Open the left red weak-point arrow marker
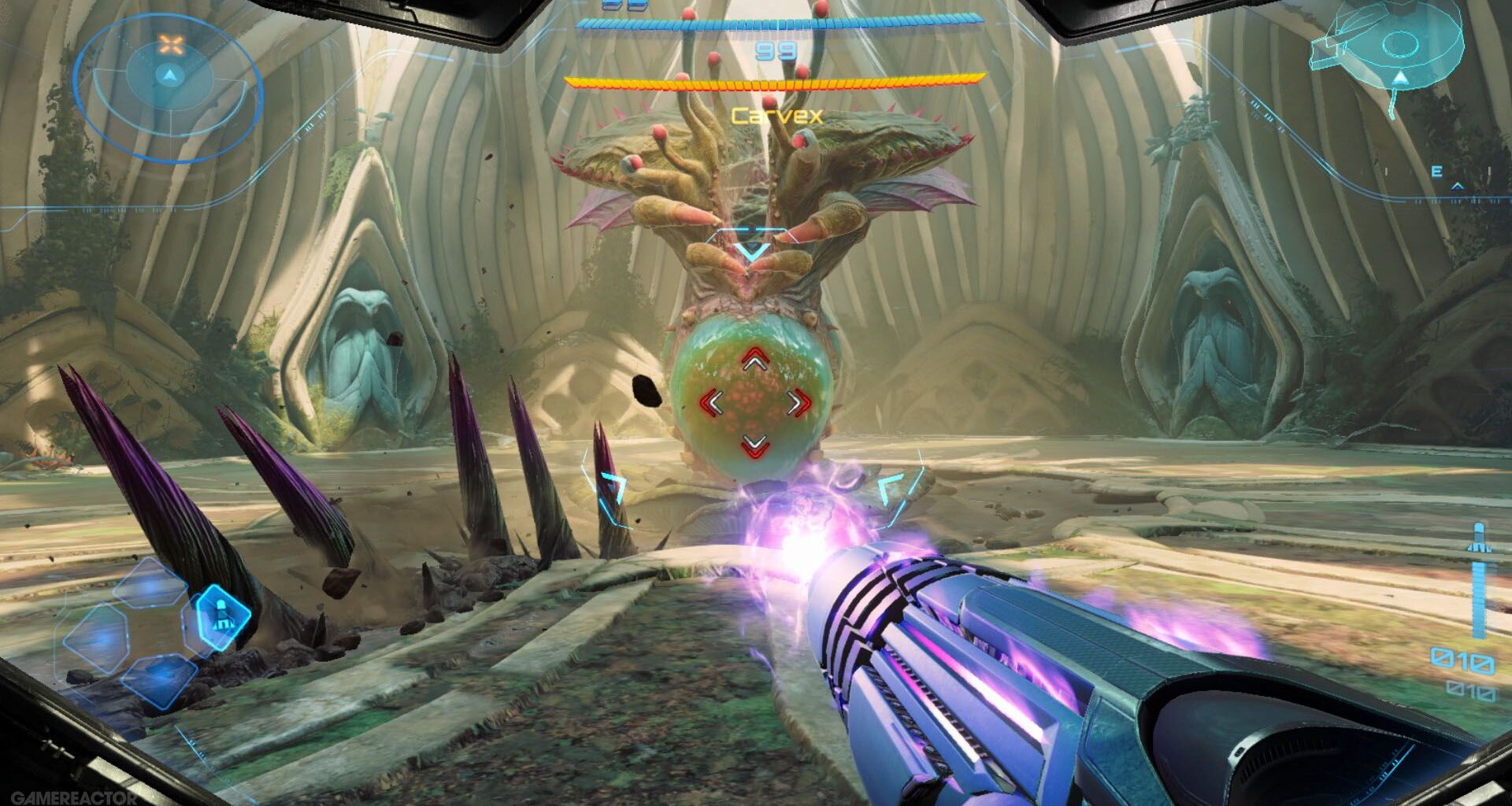This screenshot has width=1512, height=806. [711, 403]
